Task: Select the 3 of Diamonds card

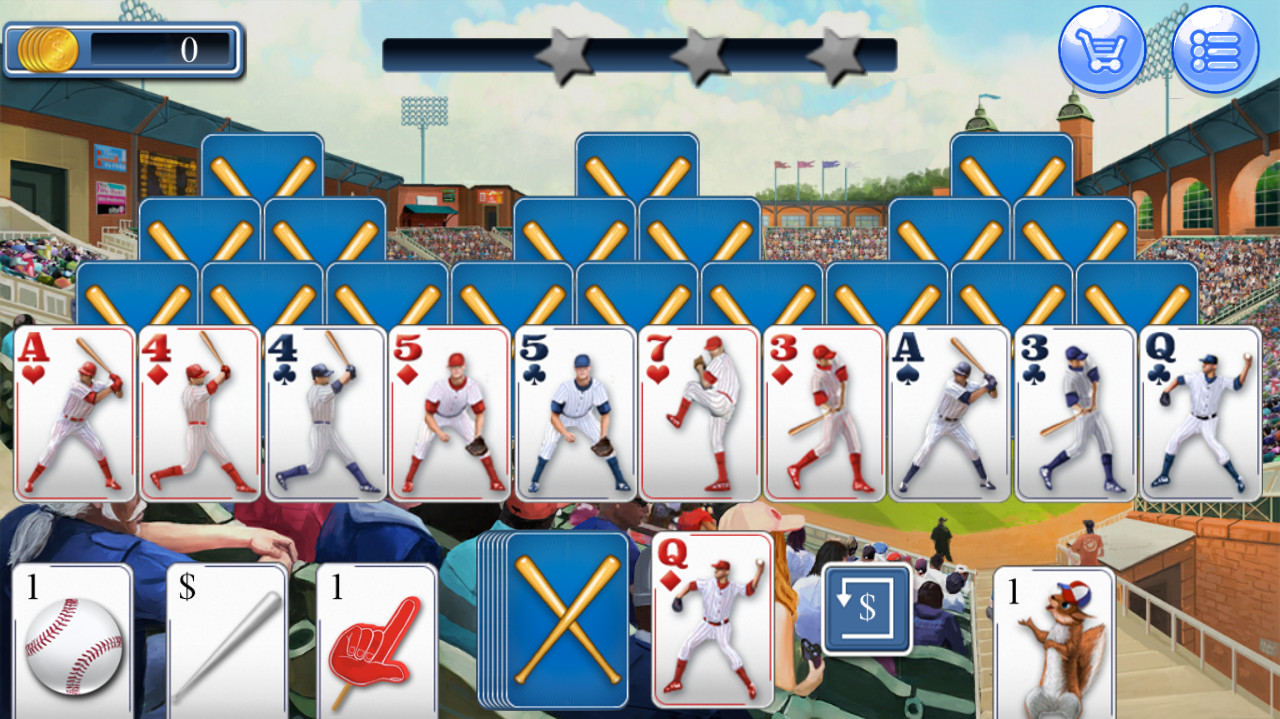Action: coord(825,412)
